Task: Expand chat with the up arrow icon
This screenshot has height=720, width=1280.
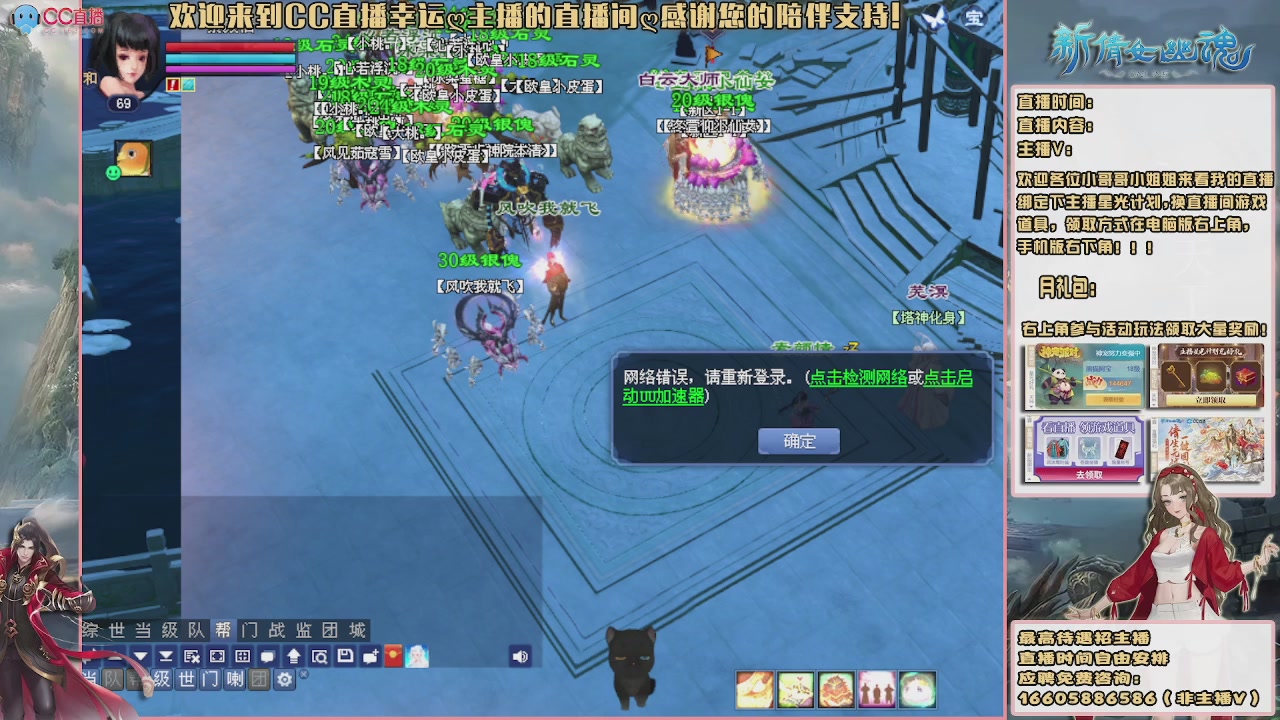Action: tap(294, 656)
